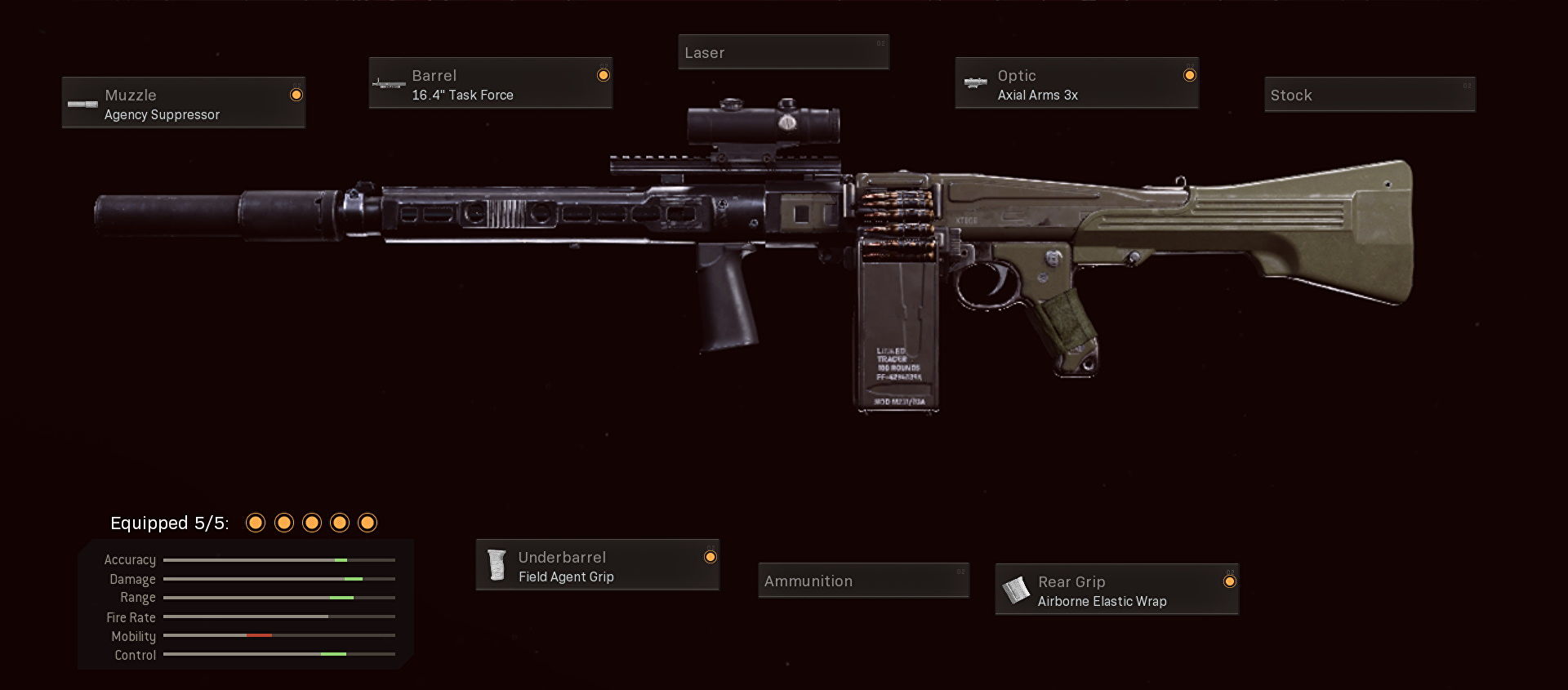Open the Underbarrel Field Agent Grip slot
This screenshot has width=1568, height=690.
pos(597,565)
